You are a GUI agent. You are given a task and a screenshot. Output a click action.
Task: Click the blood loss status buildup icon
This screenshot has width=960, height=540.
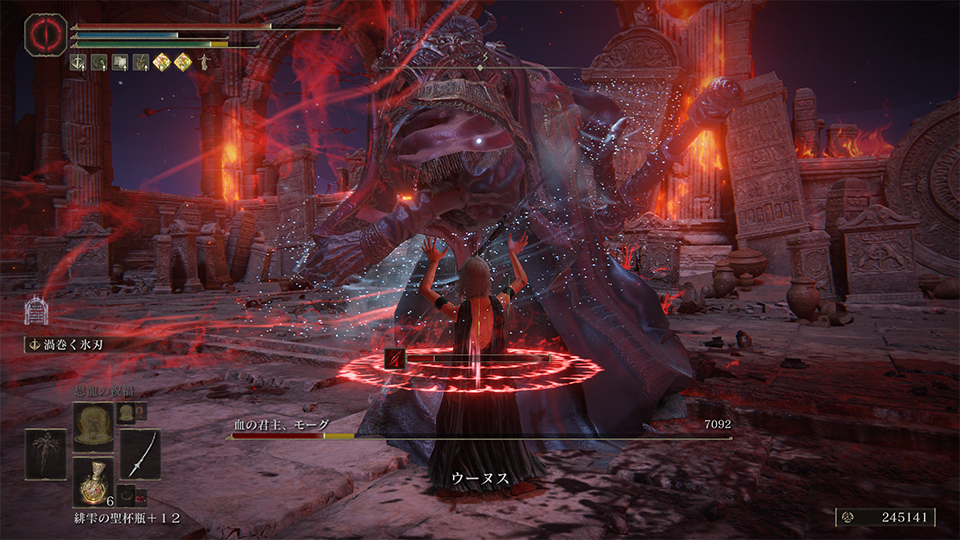point(395,359)
